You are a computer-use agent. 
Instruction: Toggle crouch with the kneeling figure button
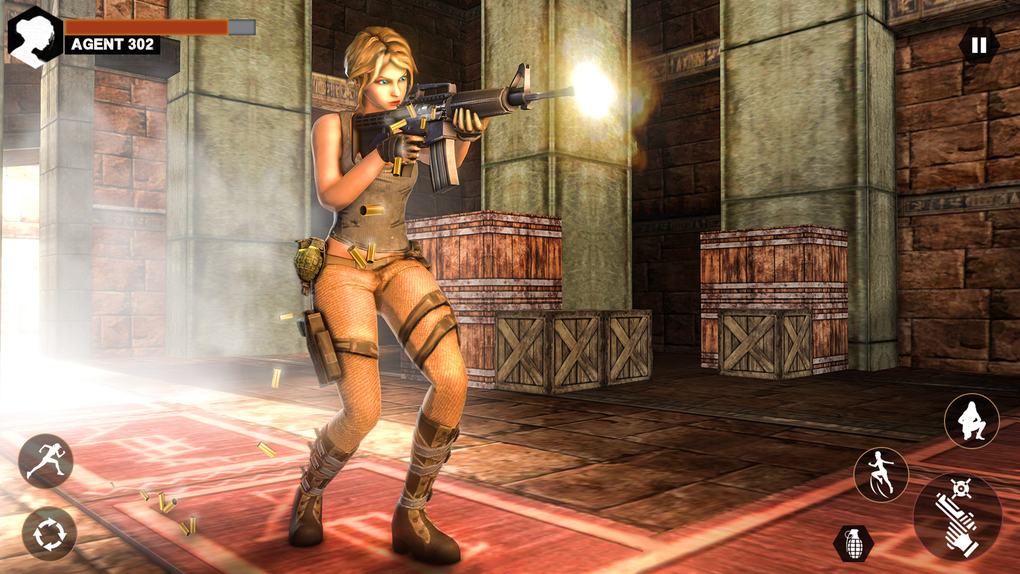[971, 421]
